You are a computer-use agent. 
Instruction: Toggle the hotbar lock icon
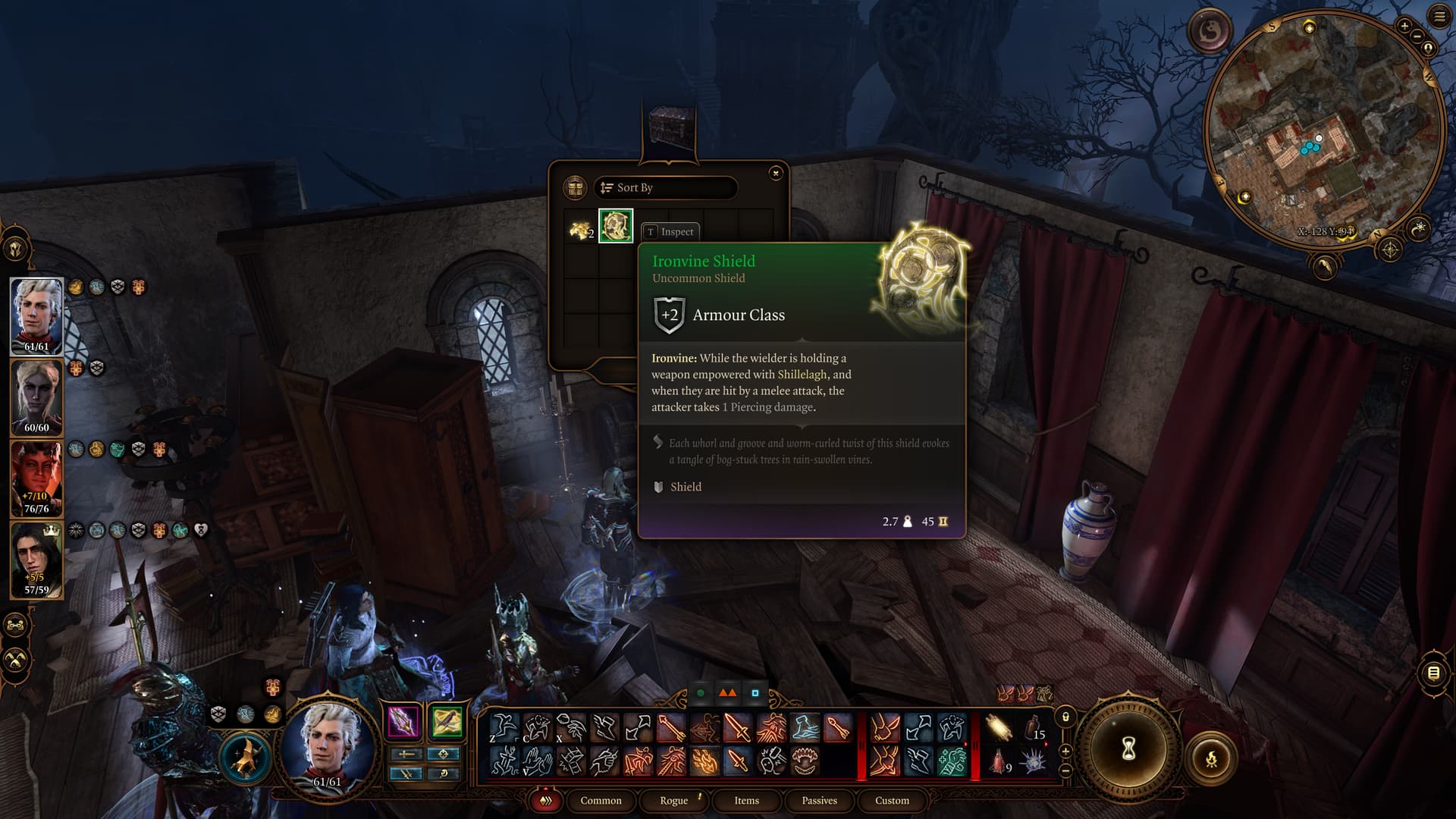(1065, 717)
